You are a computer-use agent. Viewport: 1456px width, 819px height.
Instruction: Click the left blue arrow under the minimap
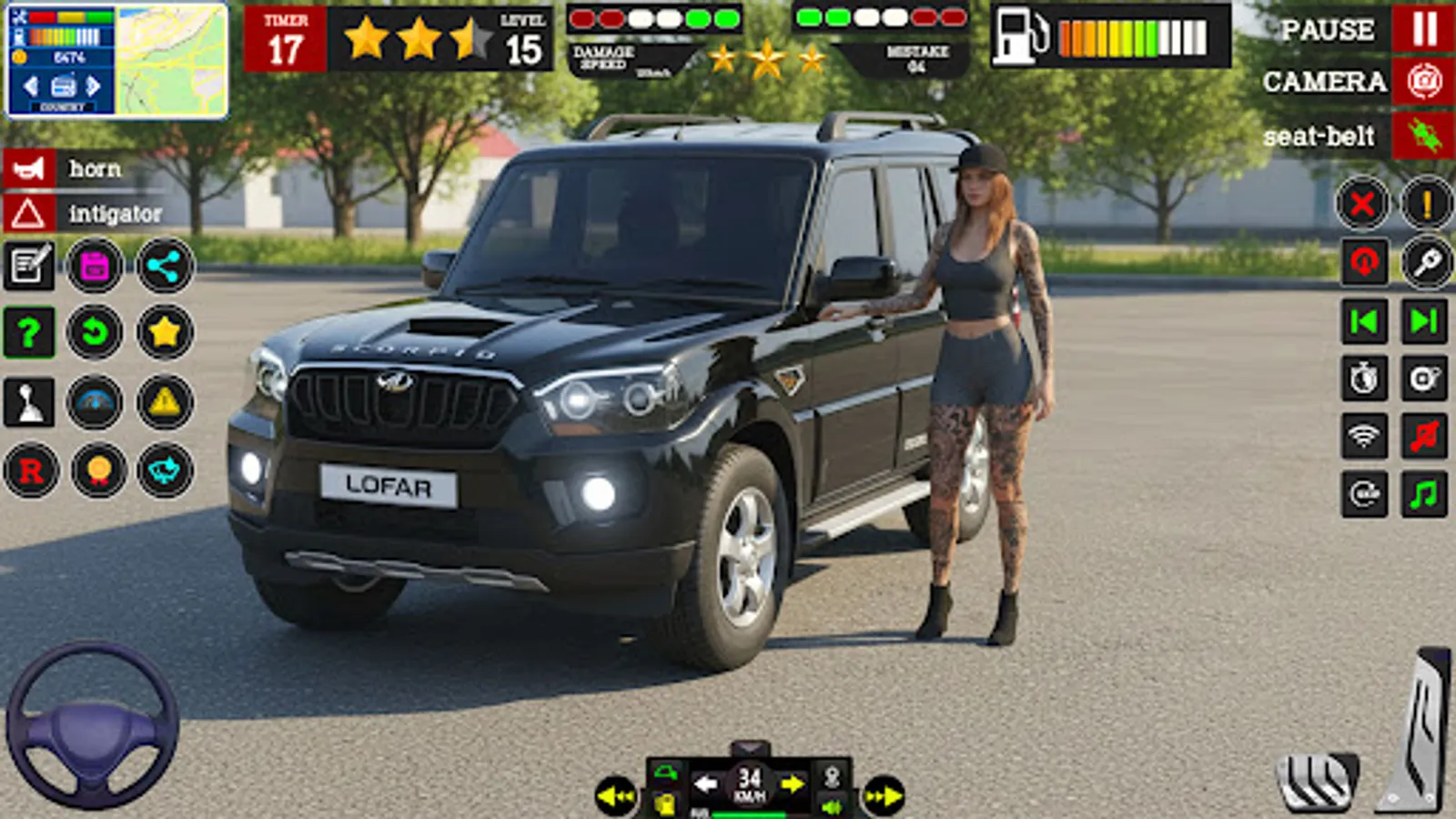pyautogui.click(x=30, y=86)
